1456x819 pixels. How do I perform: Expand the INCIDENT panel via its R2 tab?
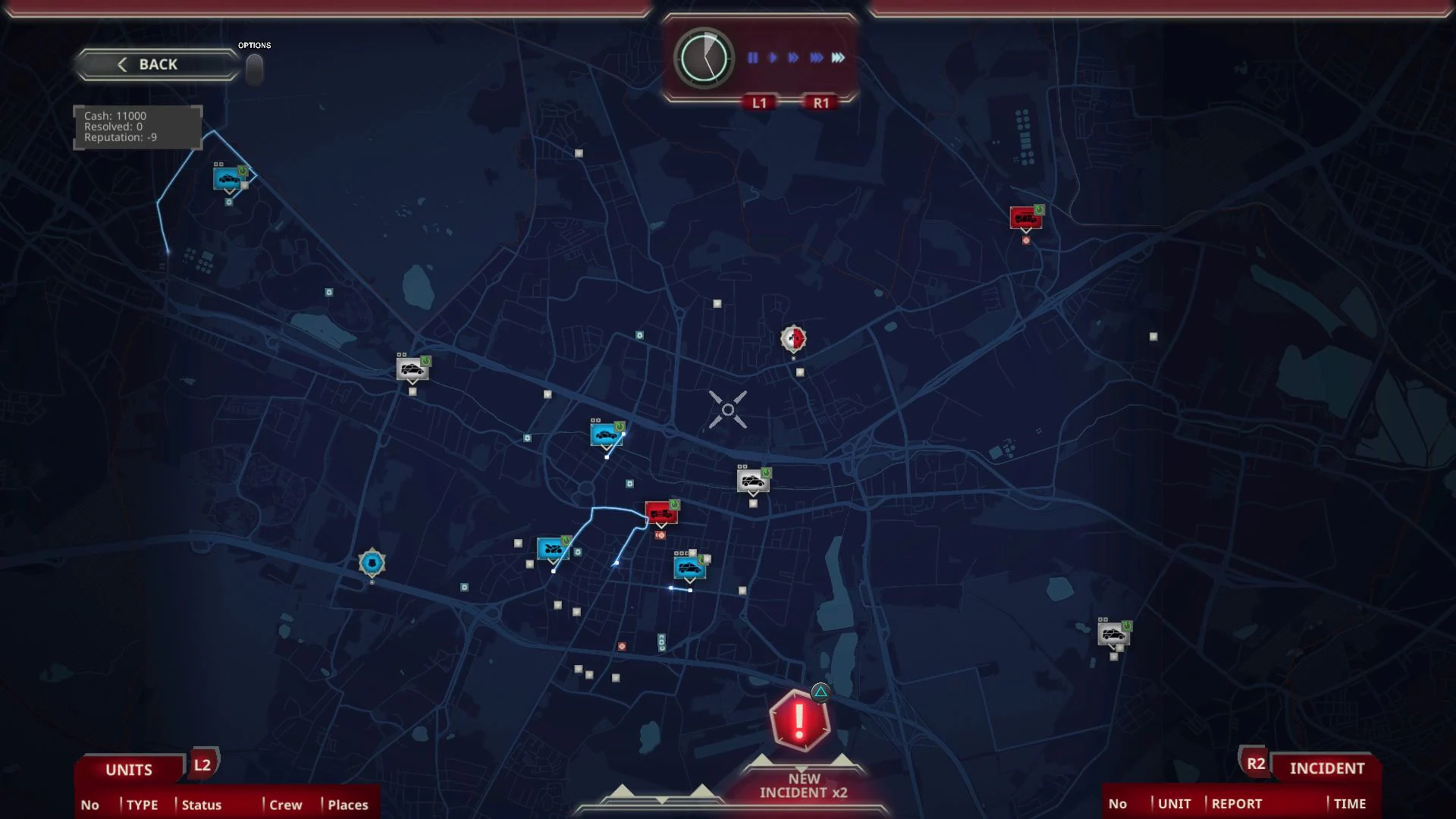pyautogui.click(x=1257, y=764)
